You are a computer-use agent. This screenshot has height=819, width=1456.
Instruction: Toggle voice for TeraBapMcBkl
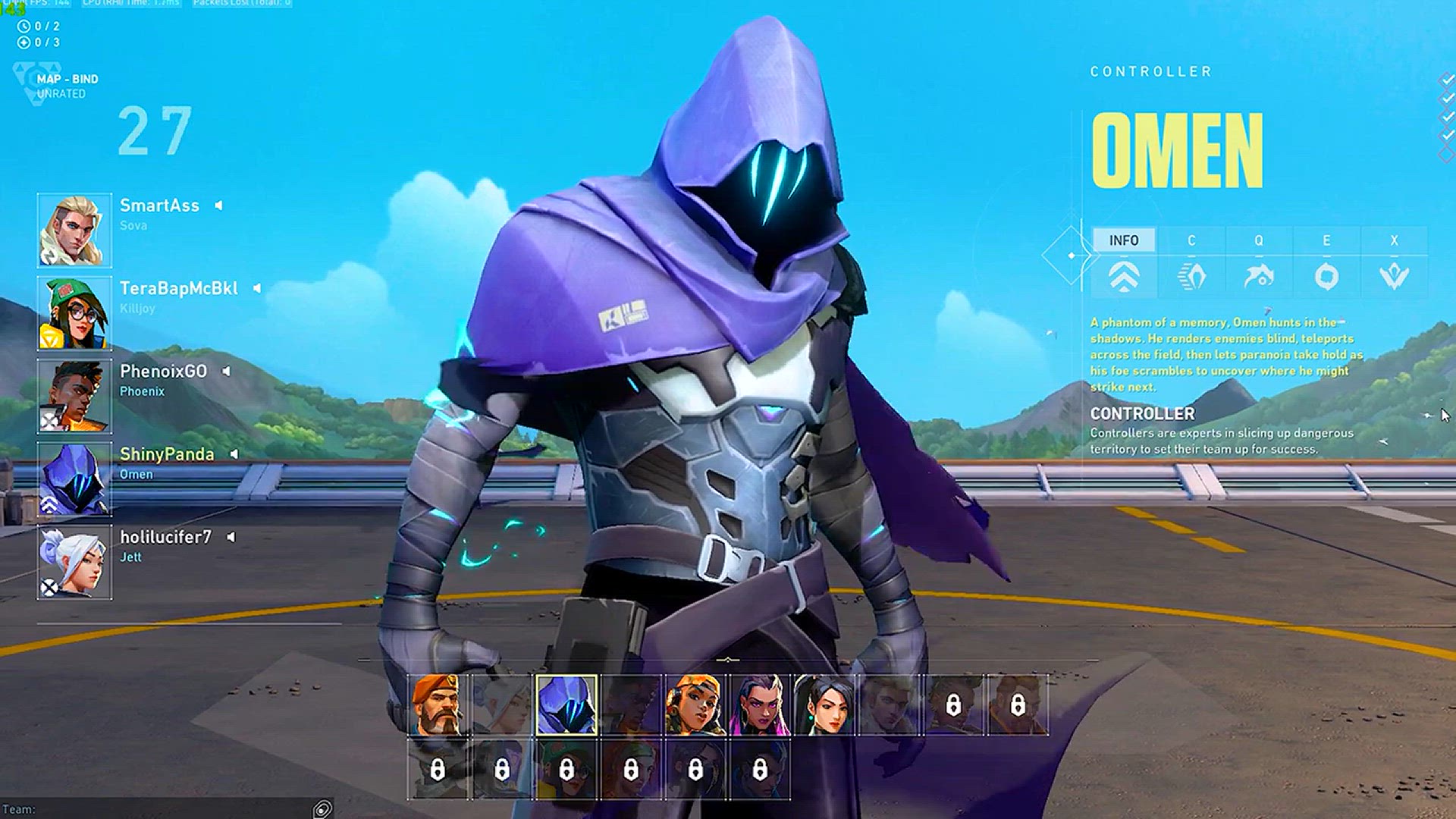pos(257,288)
